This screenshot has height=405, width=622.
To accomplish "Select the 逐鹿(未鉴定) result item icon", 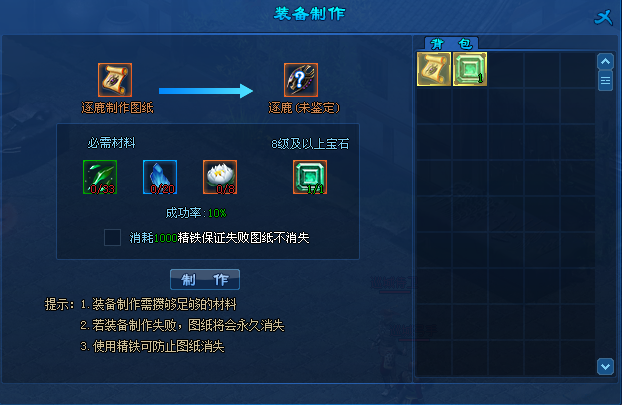I will [301, 80].
